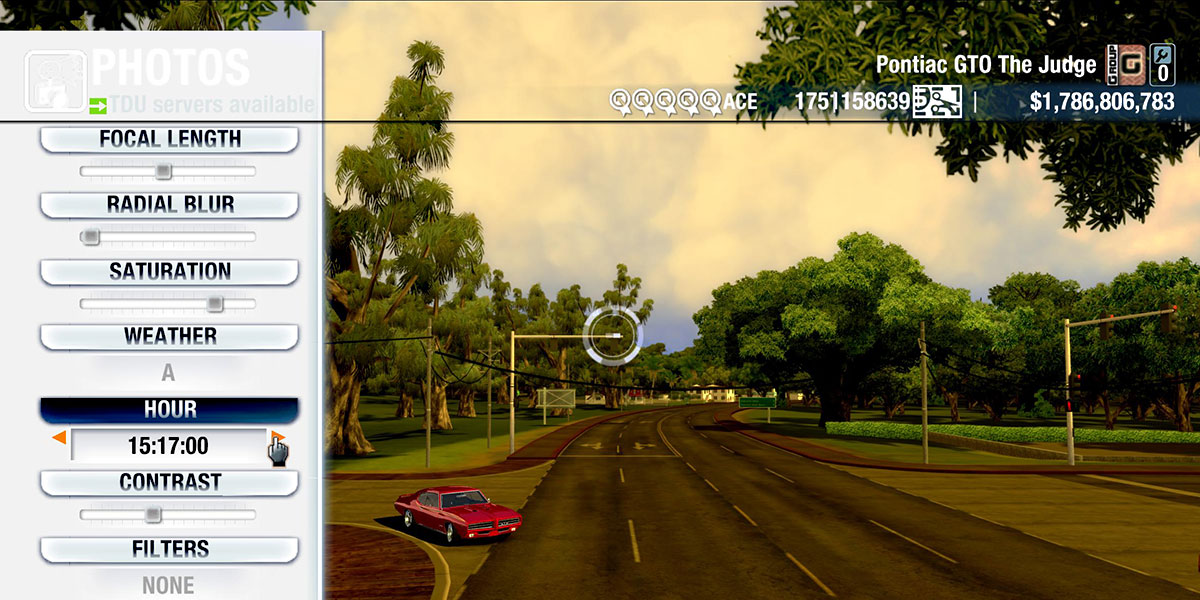
Task: Select the highlighted Hour option
Action: click(x=169, y=410)
